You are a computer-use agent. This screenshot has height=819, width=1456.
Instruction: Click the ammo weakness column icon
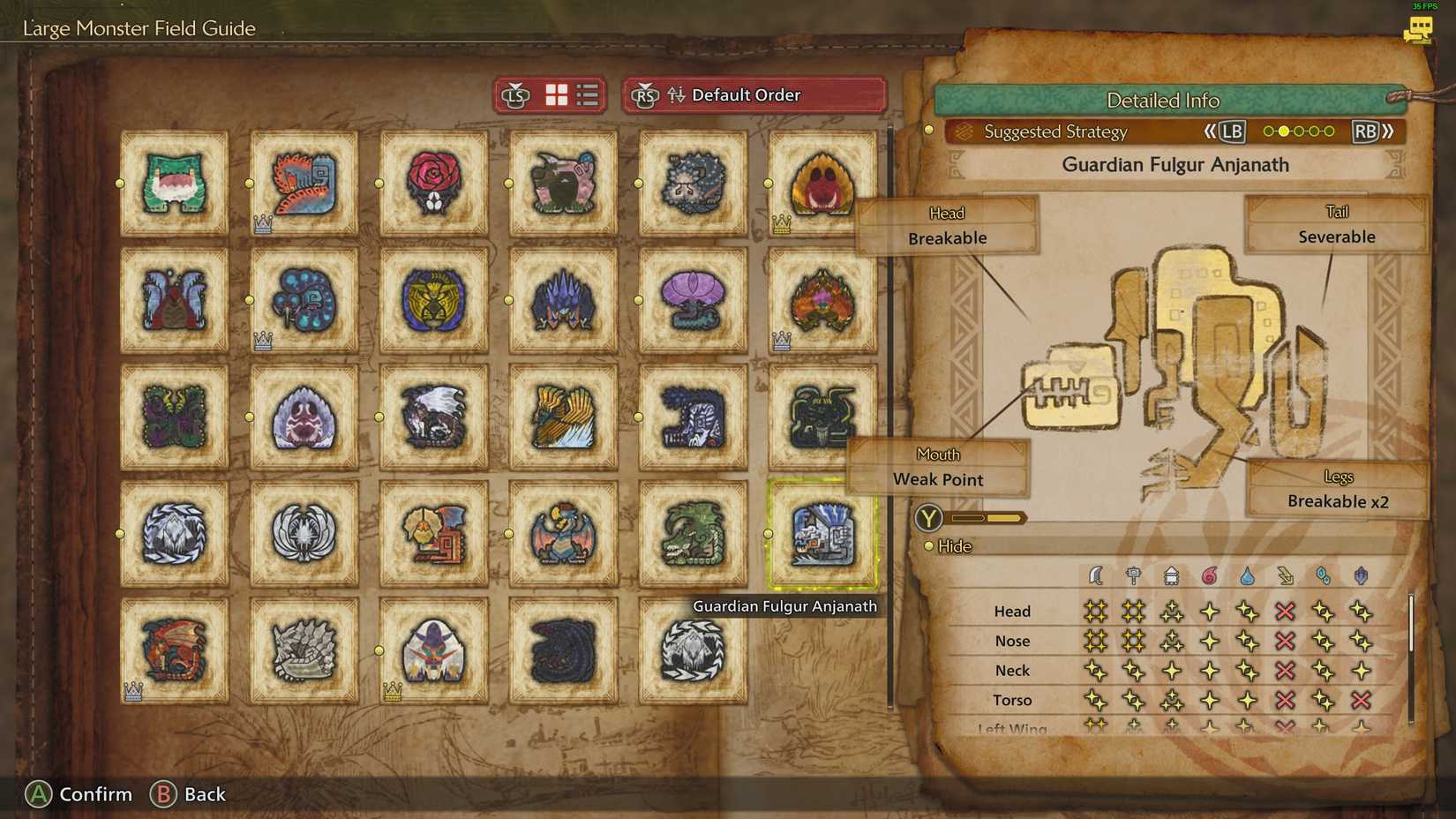(1172, 575)
